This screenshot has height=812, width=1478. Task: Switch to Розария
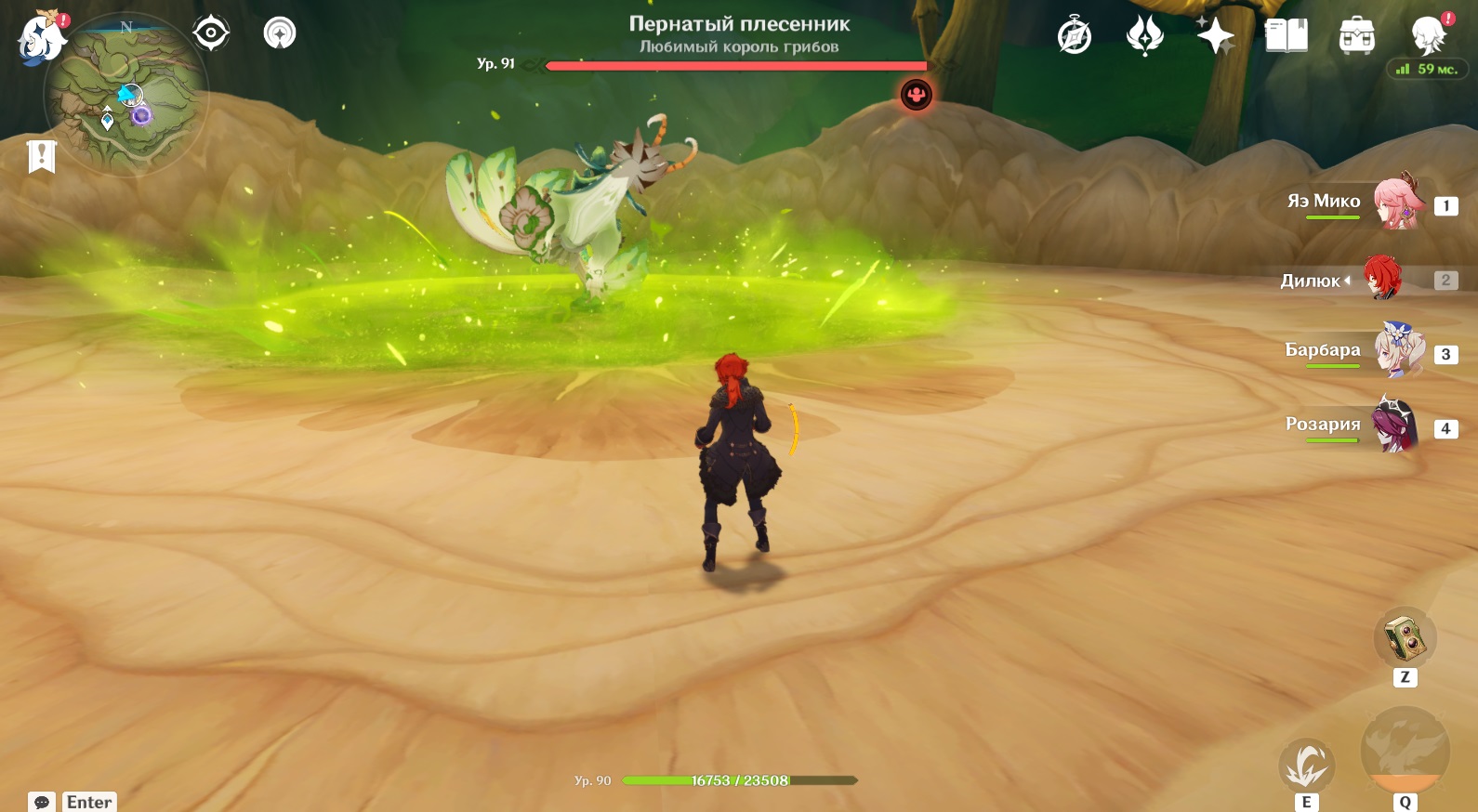[1395, 426]
